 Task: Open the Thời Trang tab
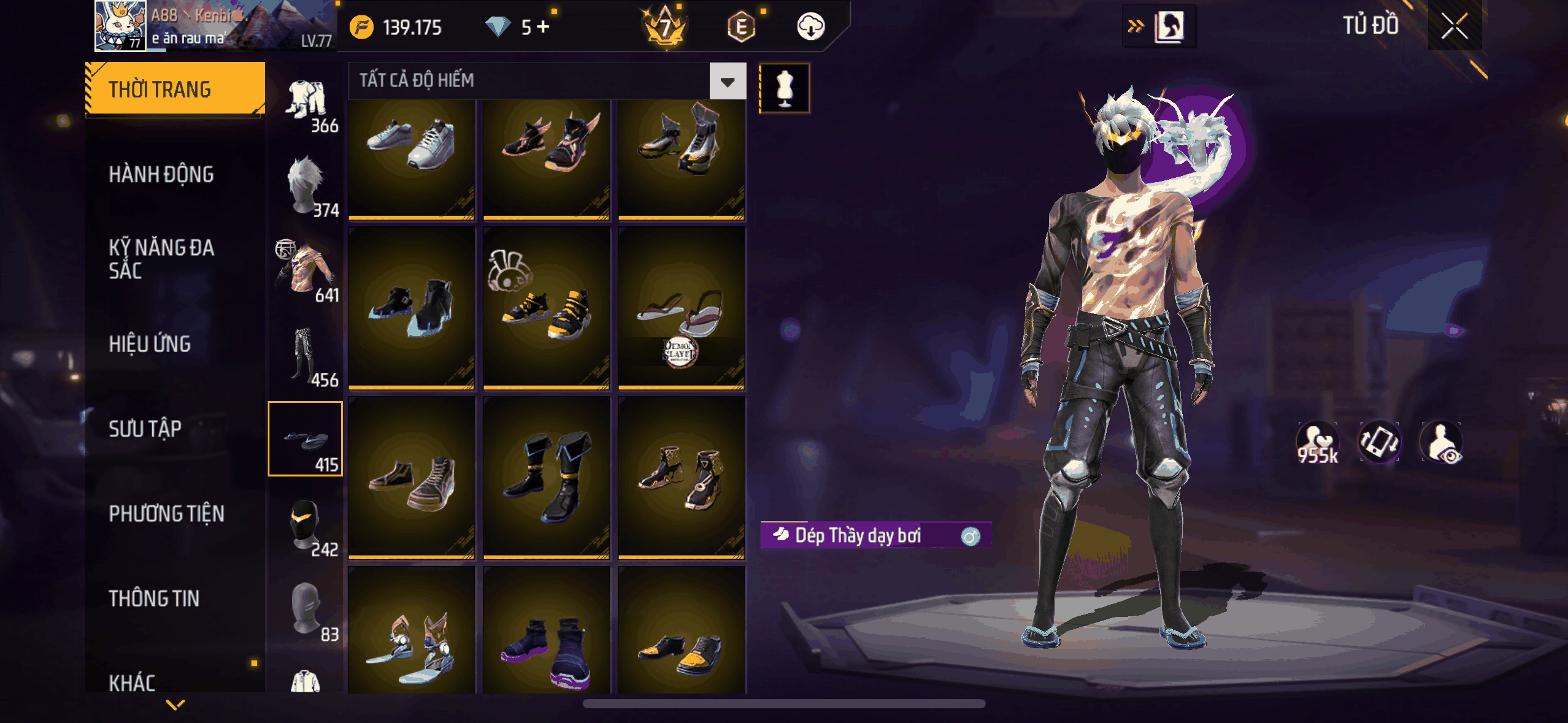click(175, 90)
